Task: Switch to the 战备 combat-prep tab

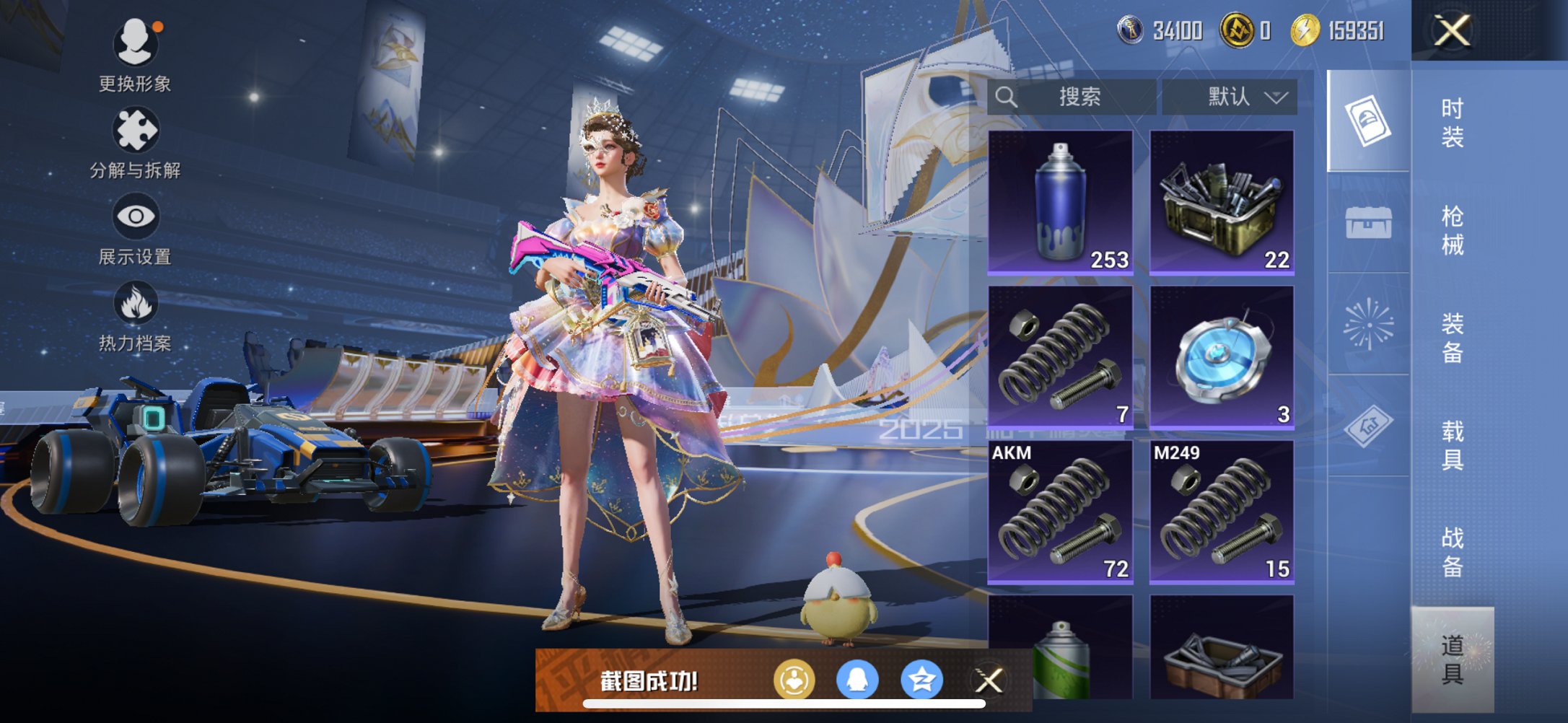Action: coord(1452,552)
